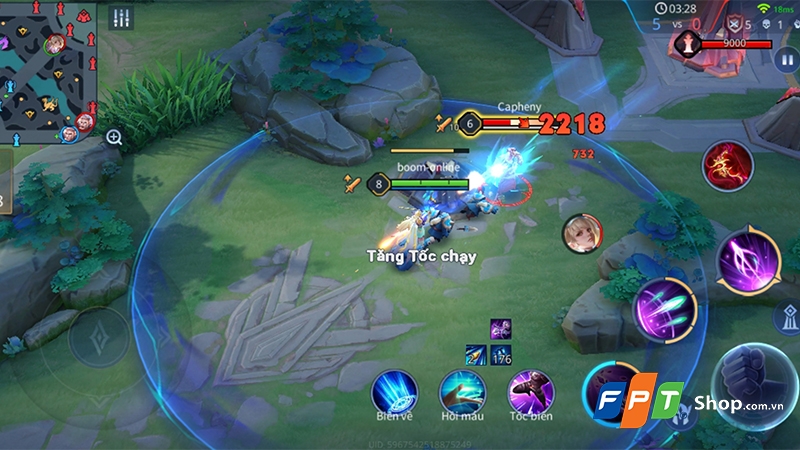800x450 pixels.
Task: Pause the match with the pause button
Action: [x=785, y=58]
